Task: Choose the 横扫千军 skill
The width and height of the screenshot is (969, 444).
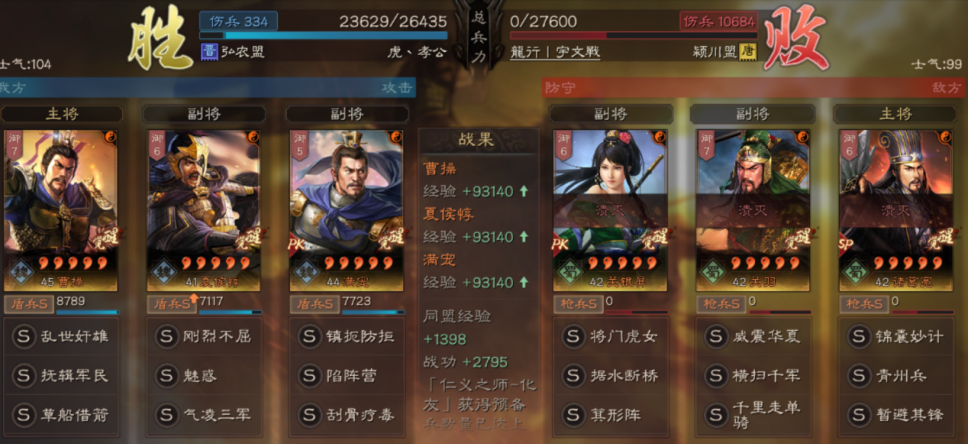Action: point(753,376)
